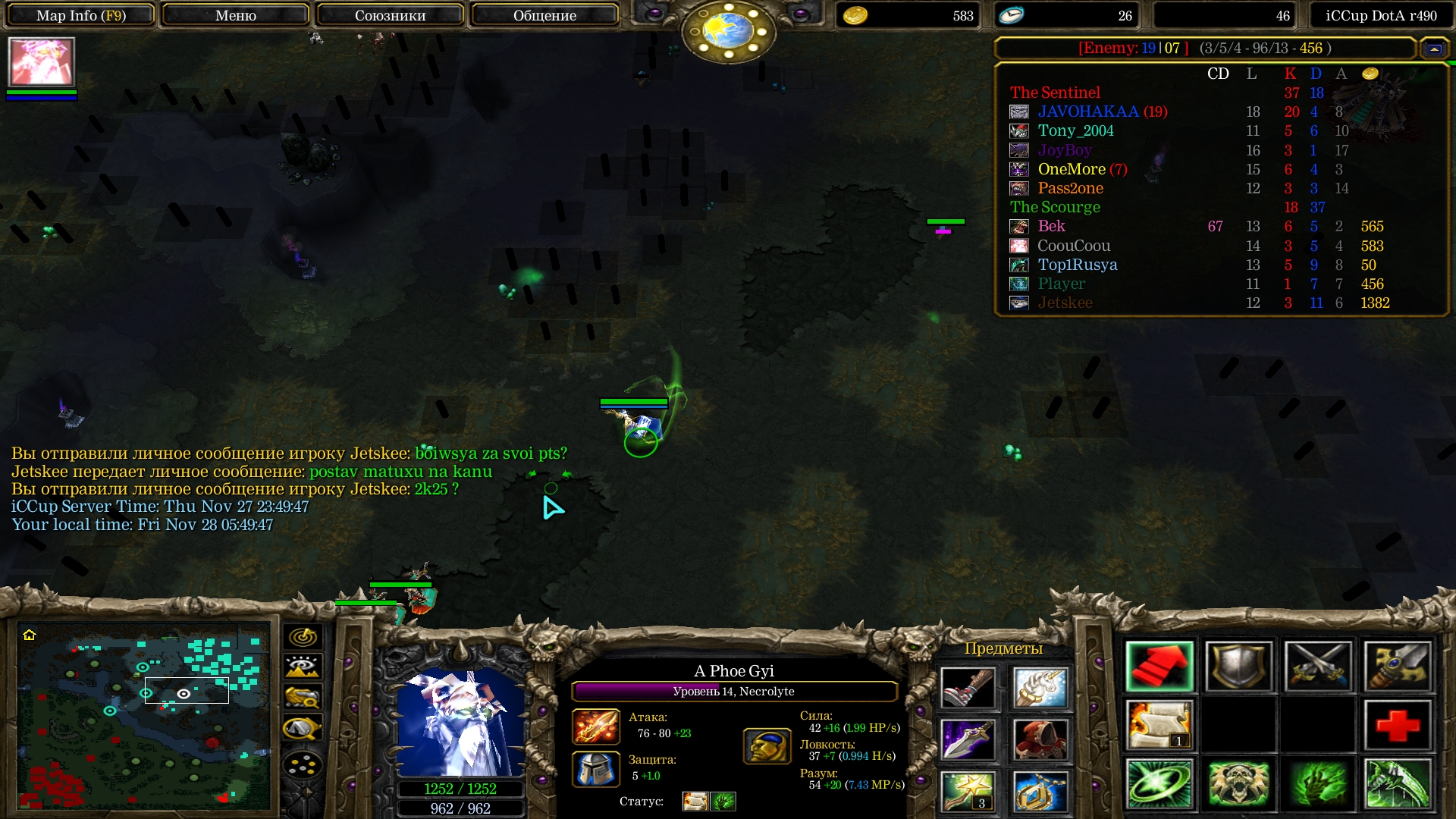Issue the Move command with red arrow
Image resolution: width=1456 pixels, height=819 pixels.
pyautogui.click(x=1159, y=667)
